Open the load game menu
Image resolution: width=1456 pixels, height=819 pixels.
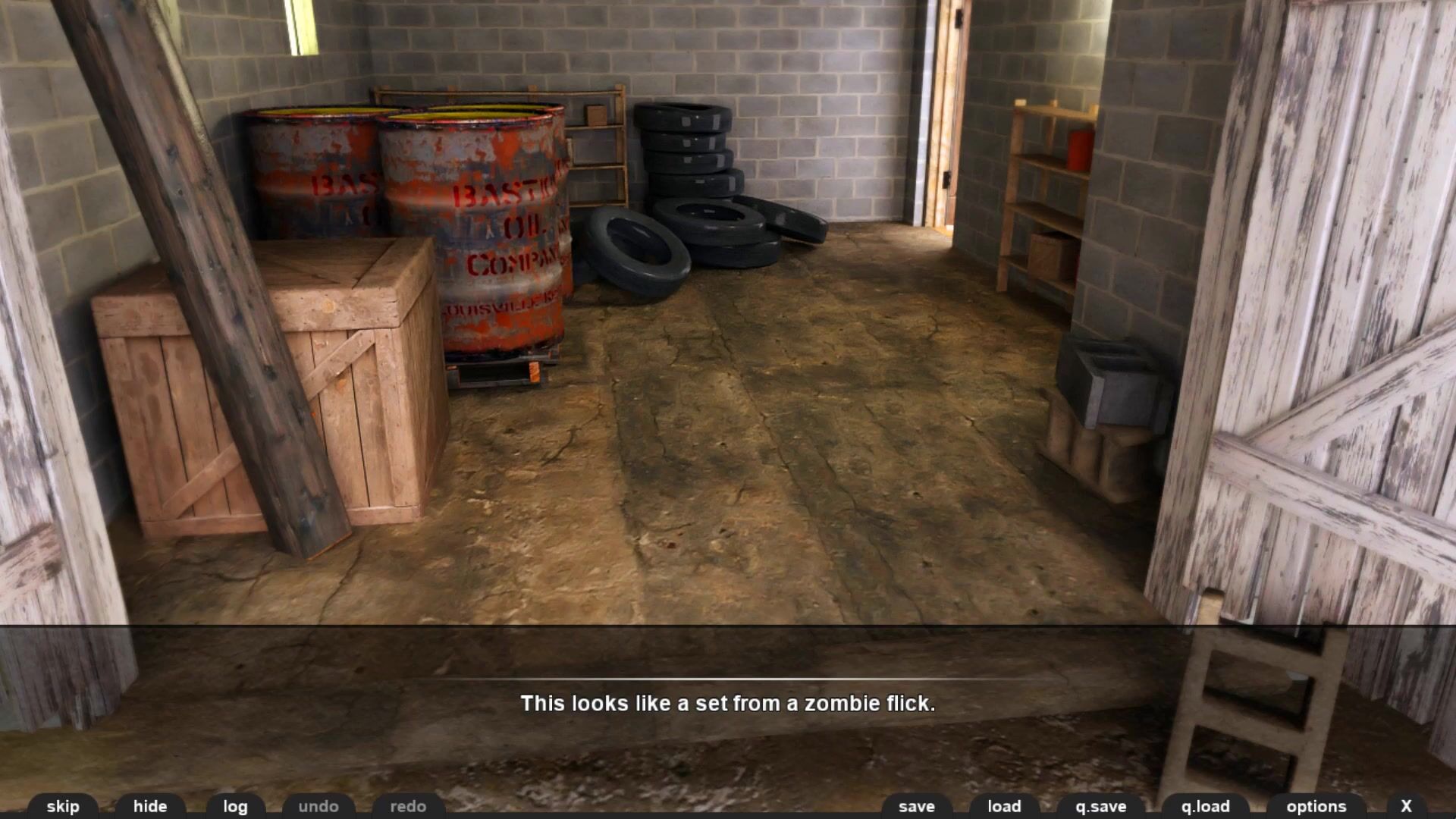(1004, 806)
